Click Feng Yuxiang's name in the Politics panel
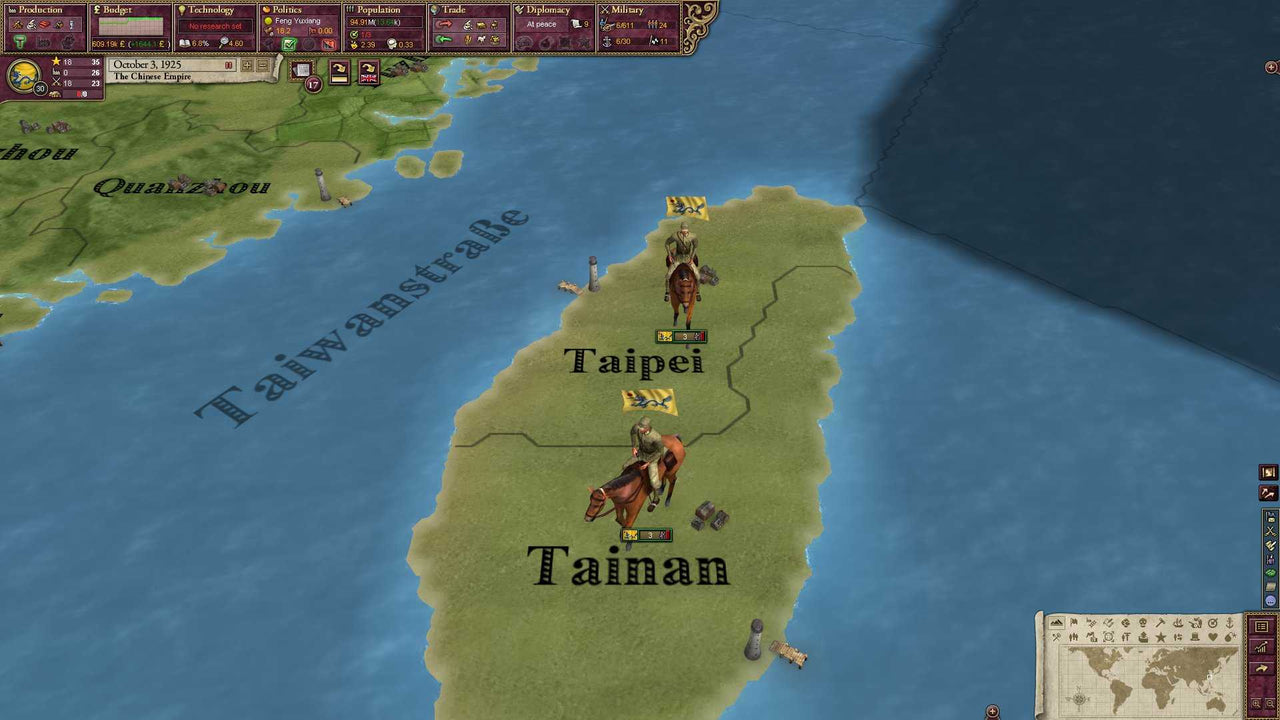This screenshot has width=1280, height=720. tap(297, 21)
